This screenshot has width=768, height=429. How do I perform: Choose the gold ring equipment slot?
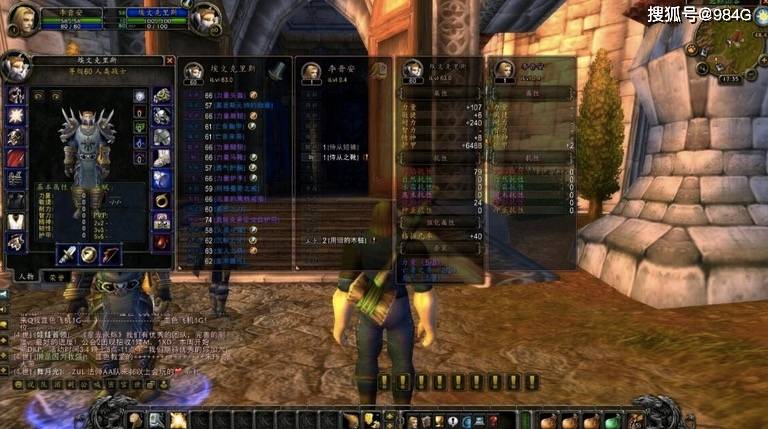click(161, 200)
